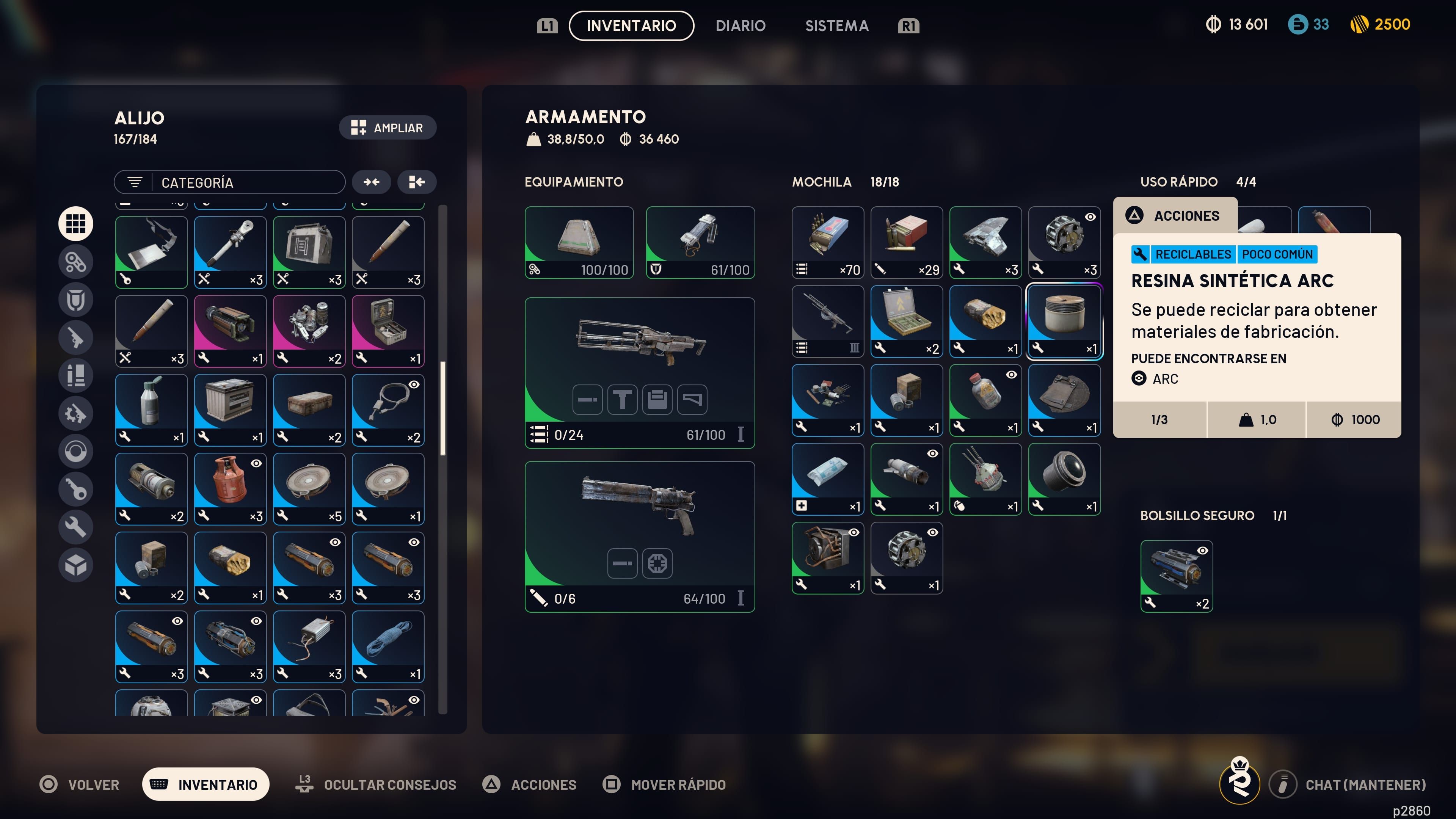Select the red gas canister stash slot
The image size is (1456, 819).
click(x=230, y=488)
